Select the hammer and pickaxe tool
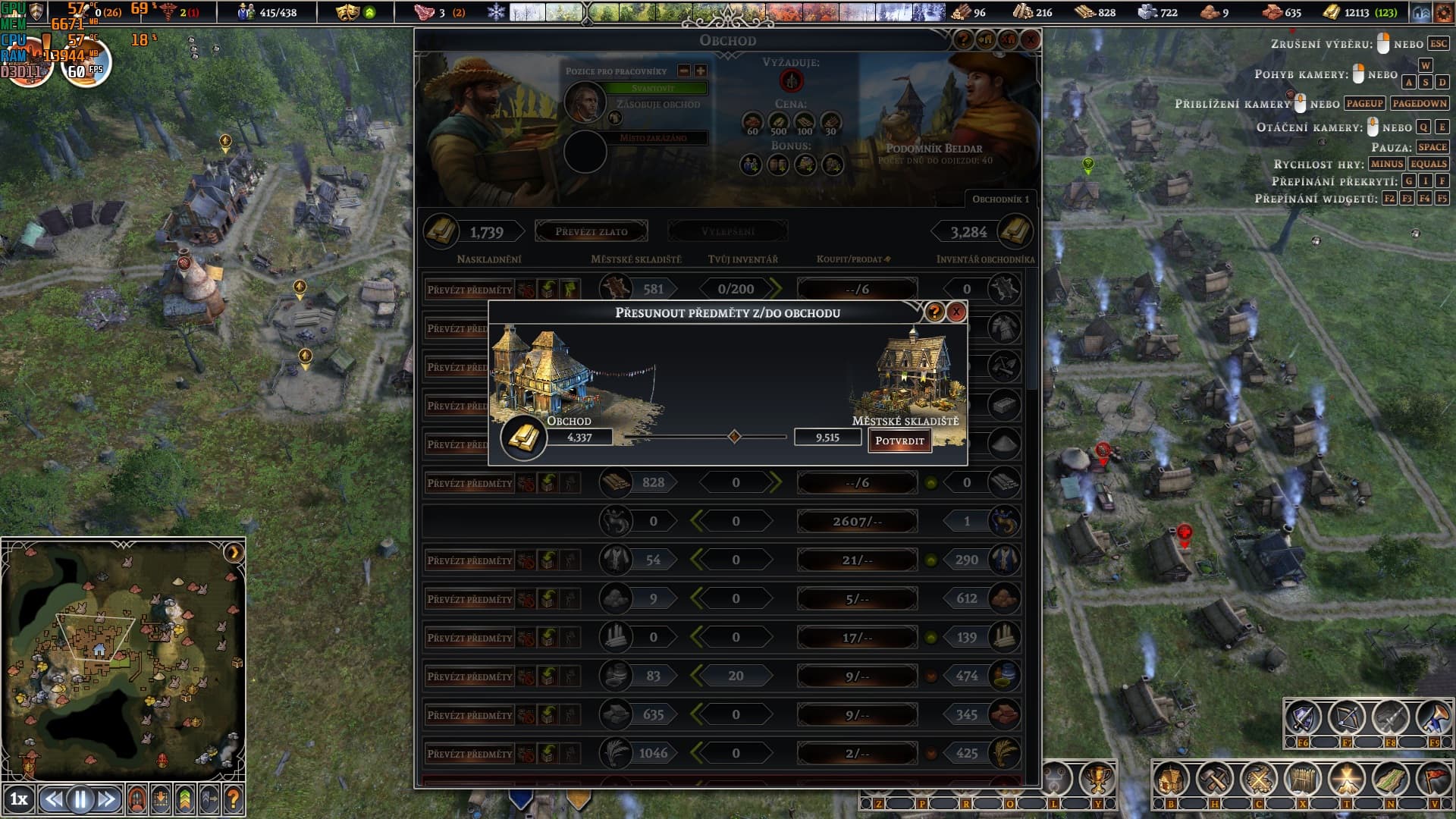The width and height of the screenshot is (1456, 819). [x=1215, y=779]
